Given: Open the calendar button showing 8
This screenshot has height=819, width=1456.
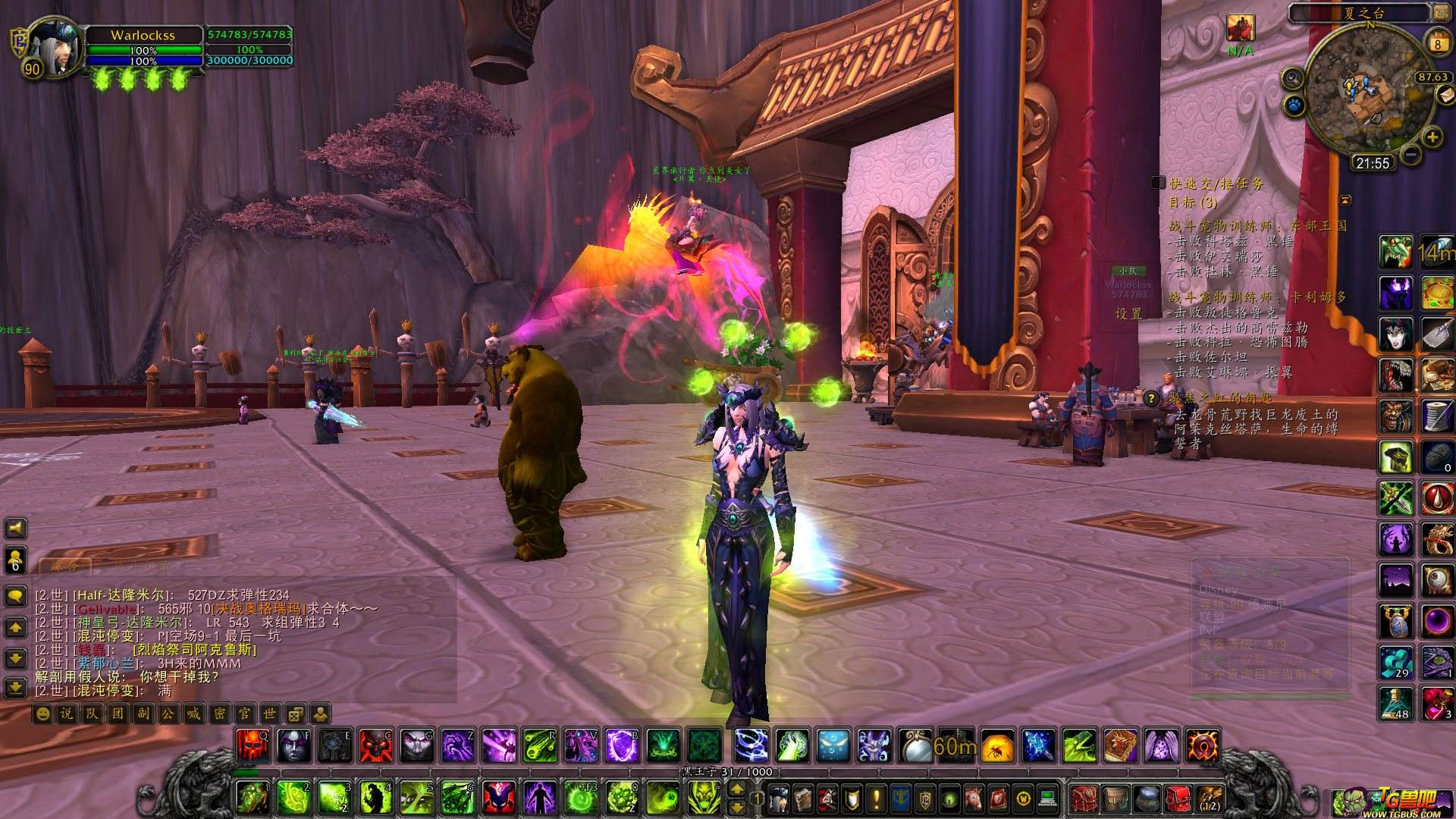Looking at the screenshot, I should click(x=1437, y=43).
